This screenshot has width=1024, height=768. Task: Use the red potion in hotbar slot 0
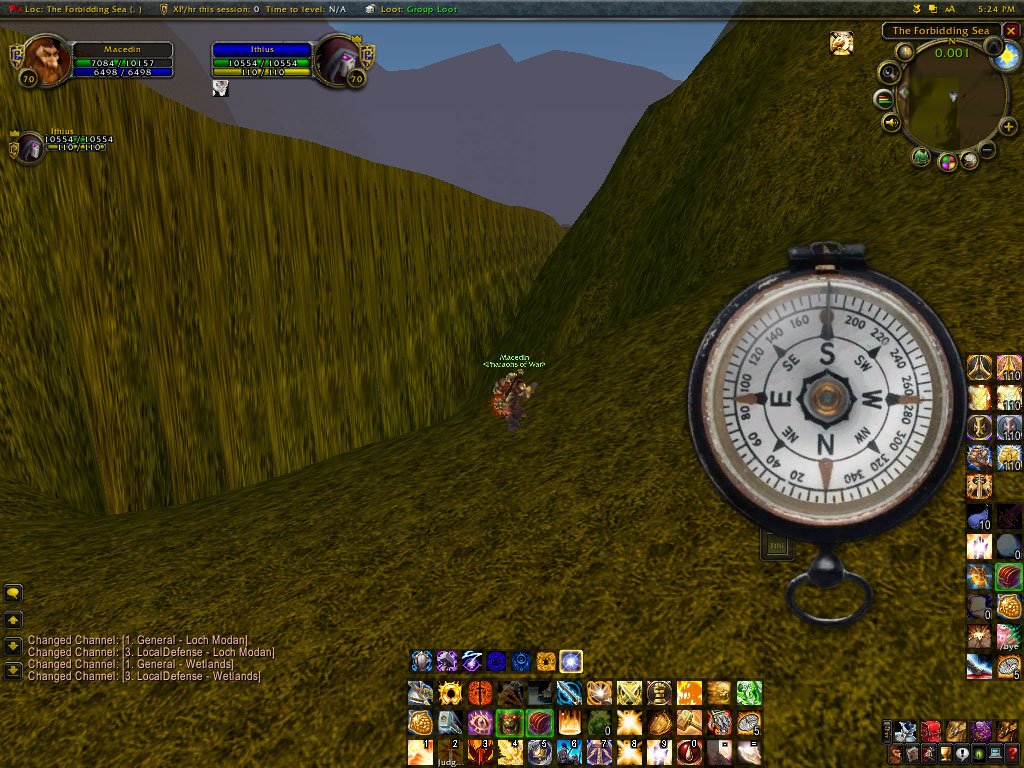690,752
